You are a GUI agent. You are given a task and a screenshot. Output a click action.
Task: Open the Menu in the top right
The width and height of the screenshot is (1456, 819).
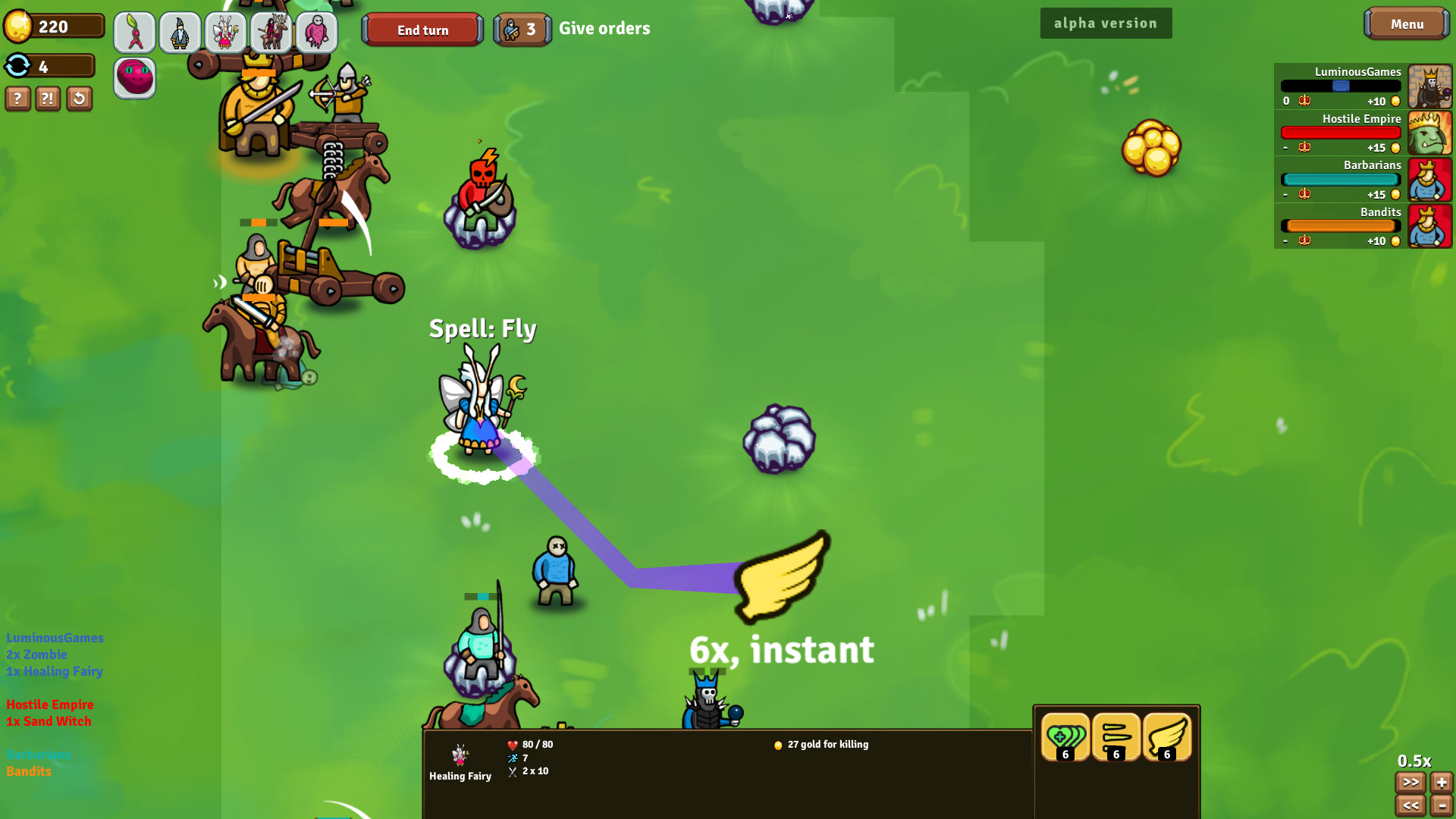(x=1407, y=24)
